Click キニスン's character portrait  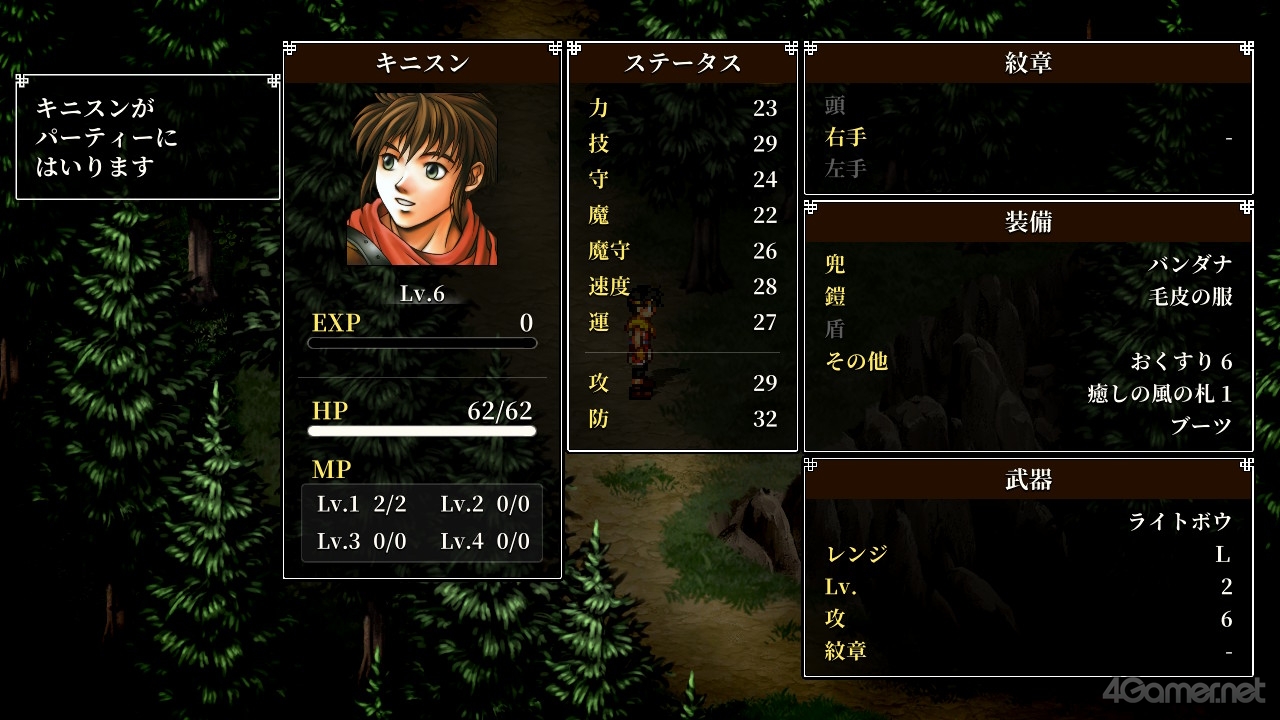point(422,180)
